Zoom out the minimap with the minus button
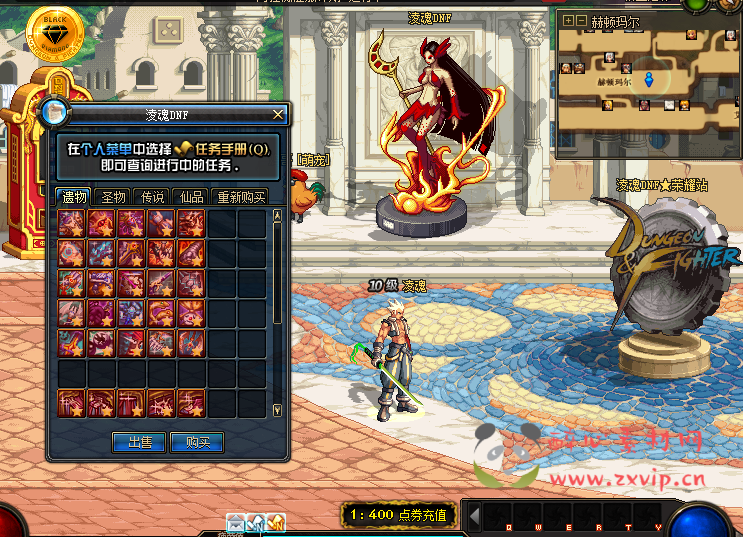Viewport: 743px width, 537px height. [581, 20]
